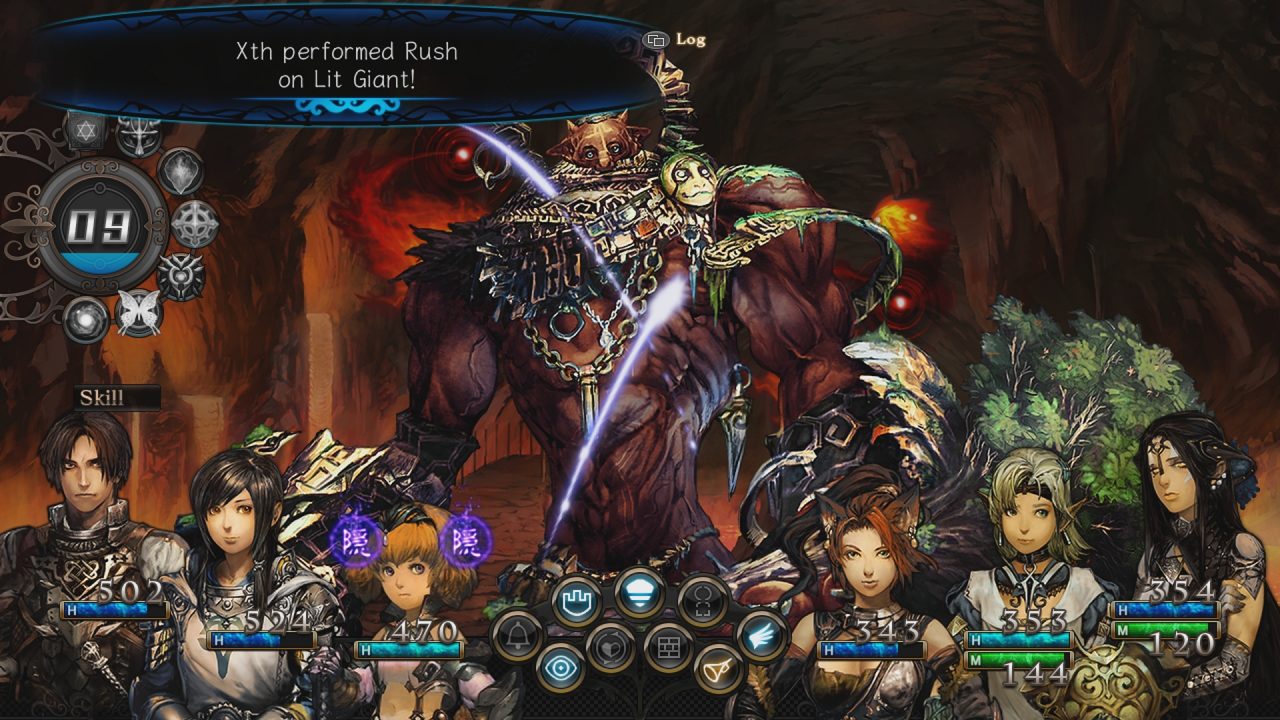Select the cross-wheel emblem on the left
Image resolution: width=1280 pixels, height=720 pixels.
pos(190,221)
